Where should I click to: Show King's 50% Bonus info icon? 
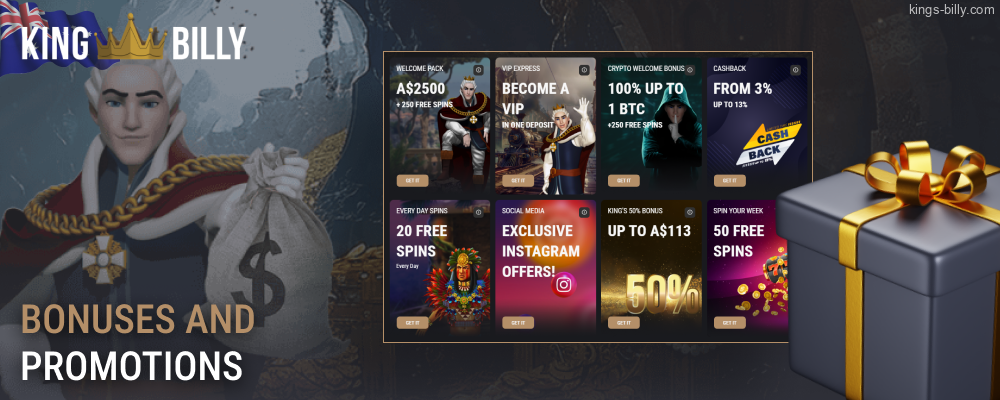690,212
